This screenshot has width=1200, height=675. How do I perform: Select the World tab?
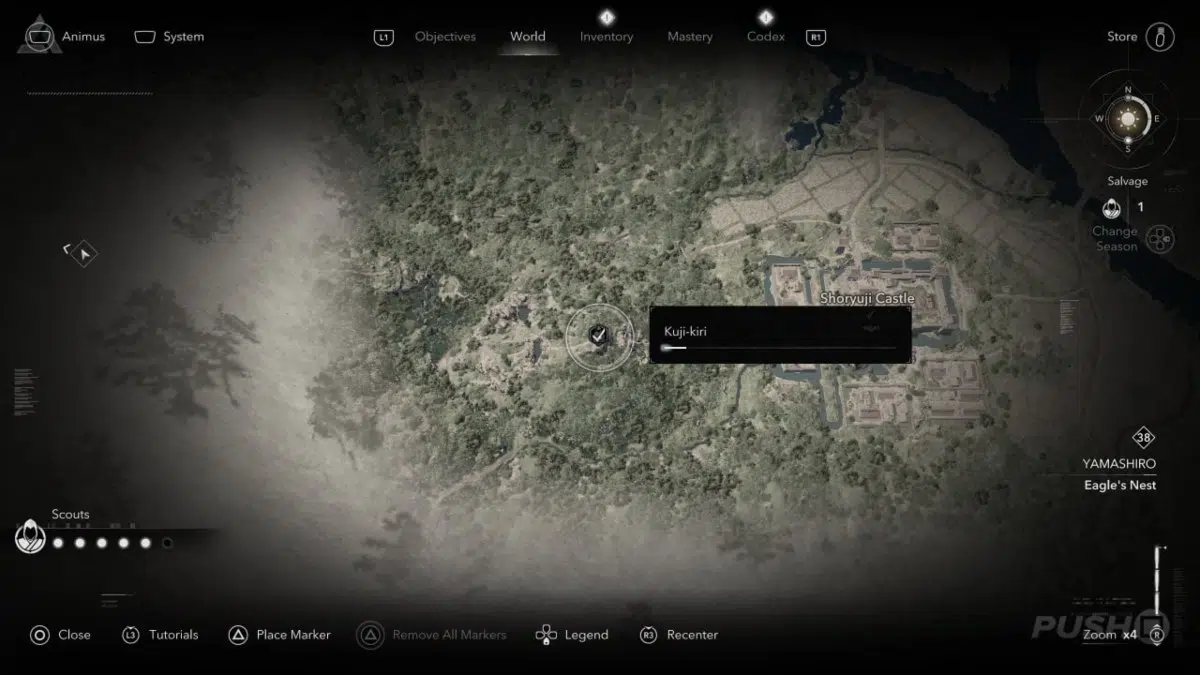click(x=528, y=37)
